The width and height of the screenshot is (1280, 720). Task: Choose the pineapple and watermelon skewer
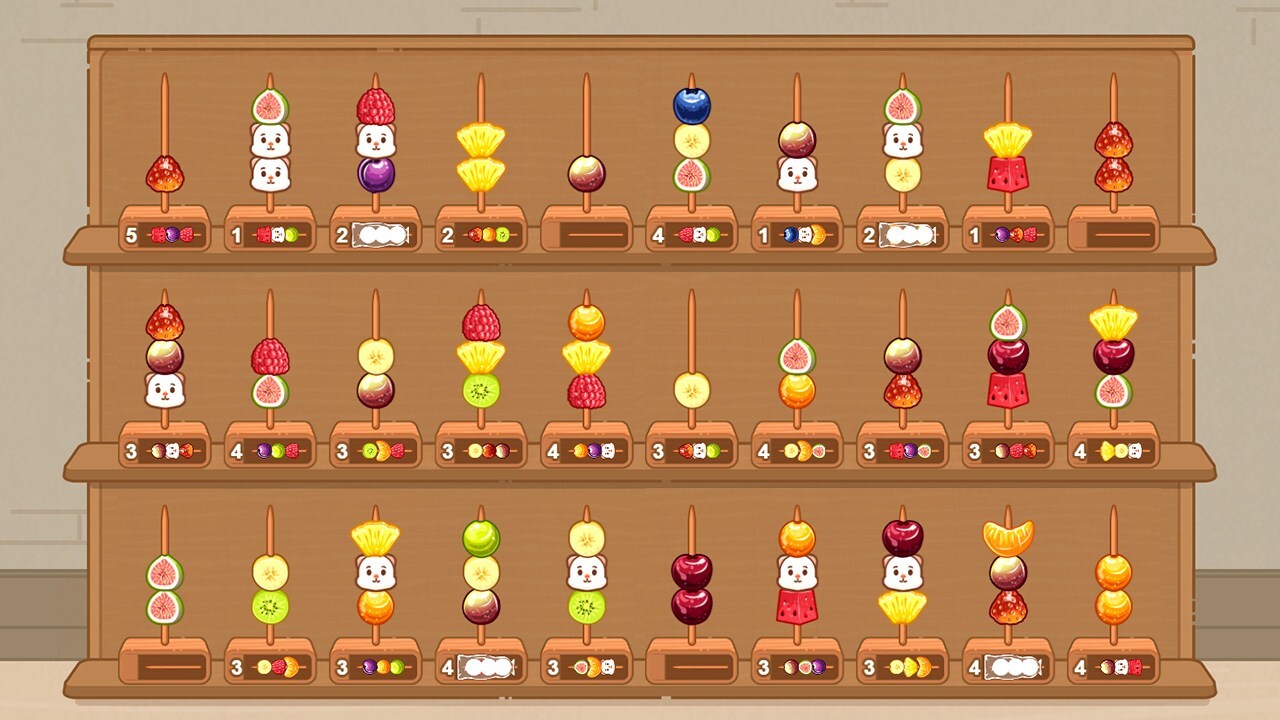point(1008,156)
